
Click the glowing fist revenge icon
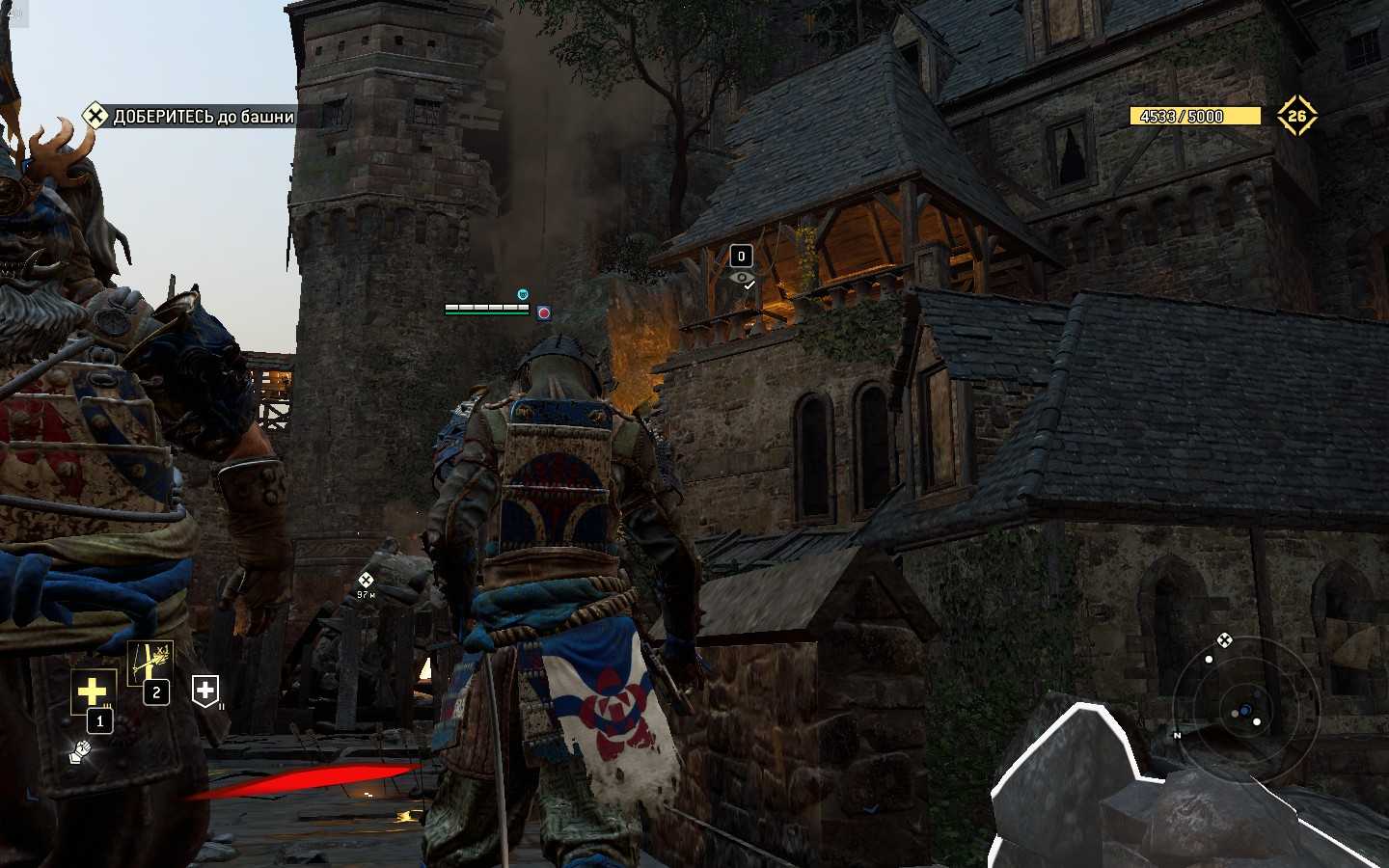click(81, 750)
